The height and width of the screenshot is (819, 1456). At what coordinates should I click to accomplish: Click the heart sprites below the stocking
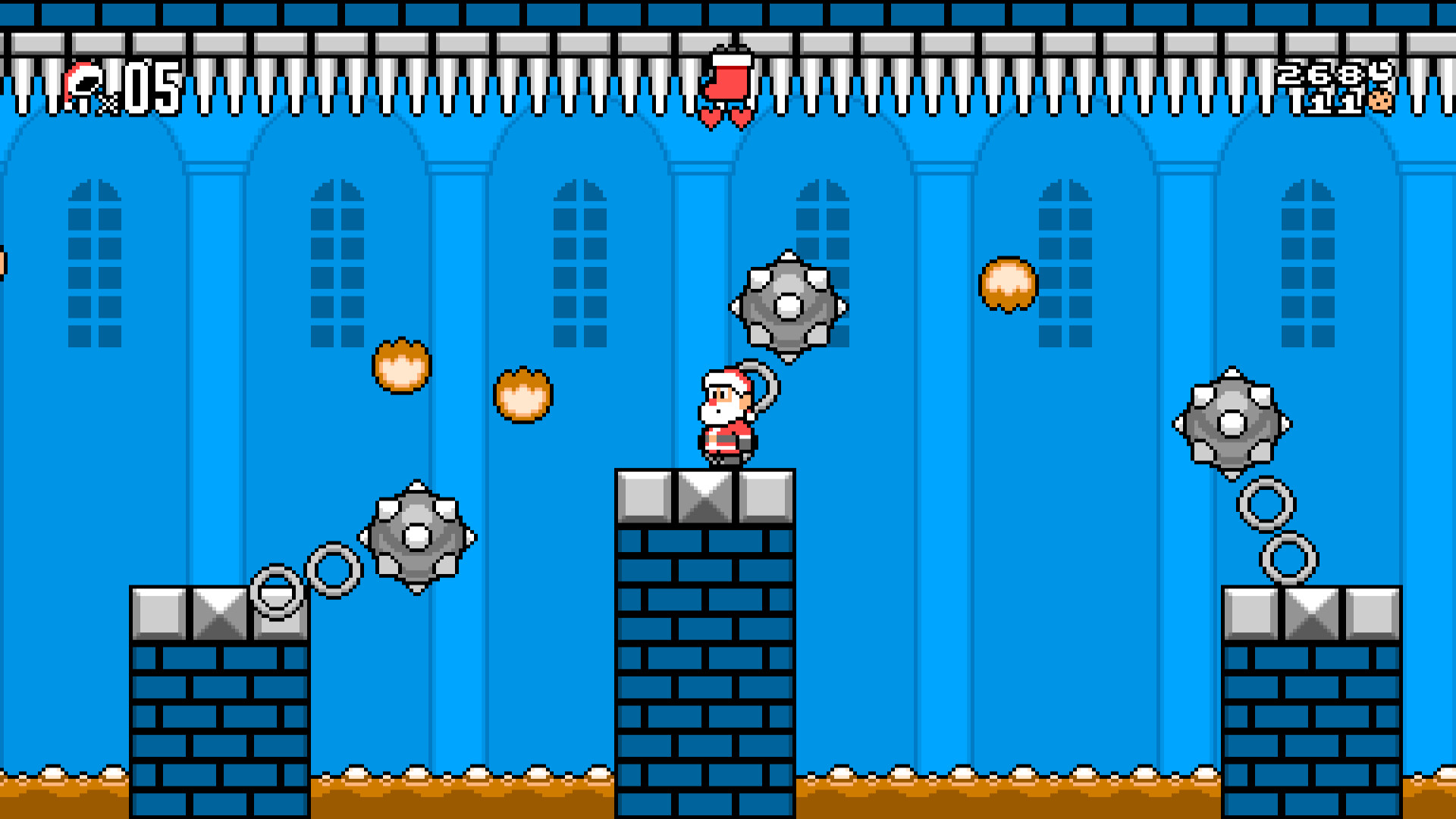point(726,118)
